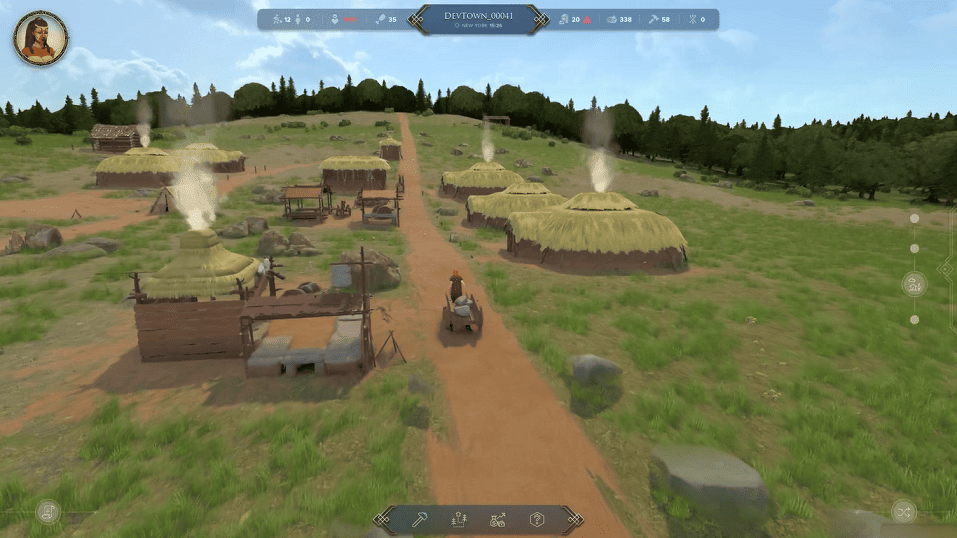Open the hammer build menu
The width and height of the screenshot is (957, 538).
(421, 519)
